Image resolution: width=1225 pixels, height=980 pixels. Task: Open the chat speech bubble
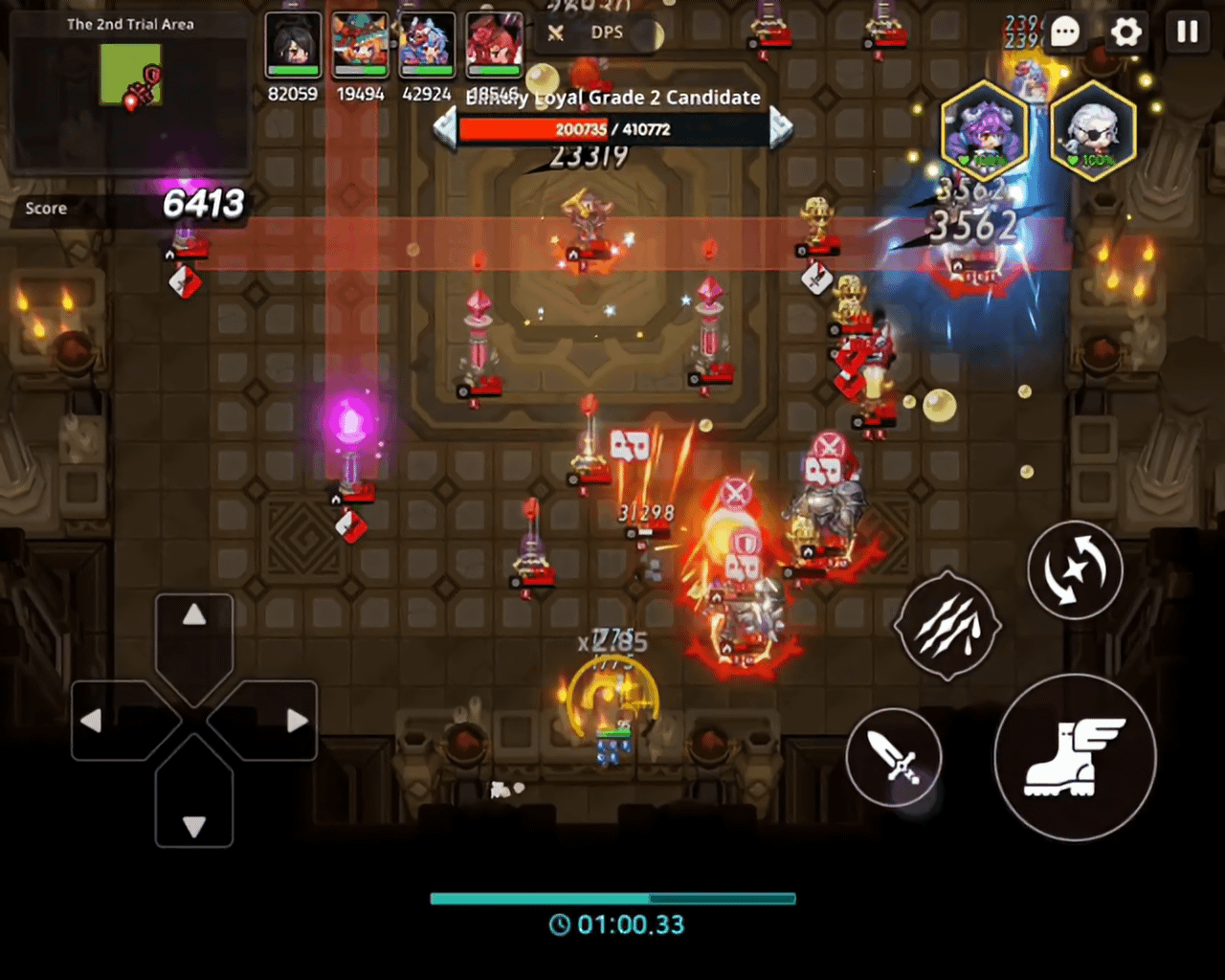tap(1065, 33)
